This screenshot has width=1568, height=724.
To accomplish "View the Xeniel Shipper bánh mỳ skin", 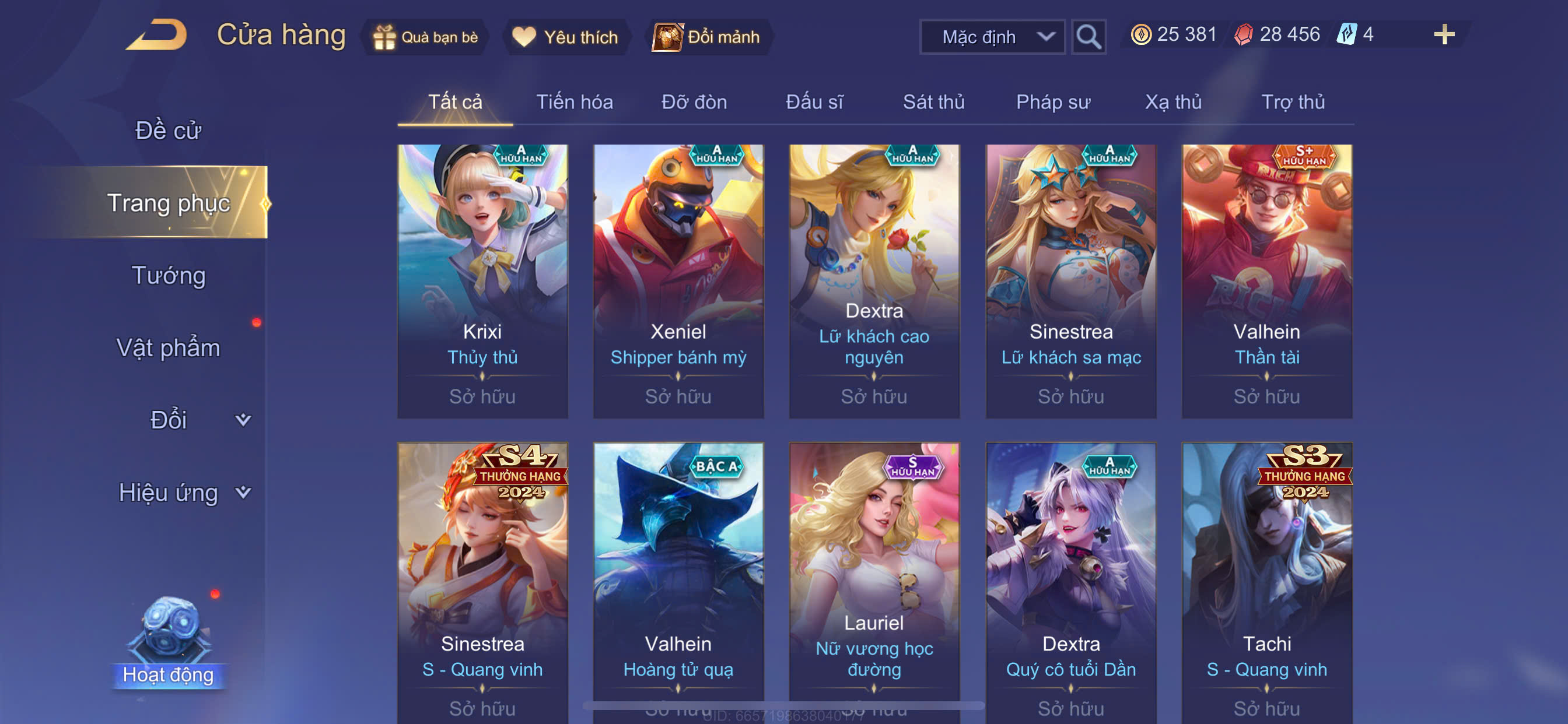I will (678, 280).
